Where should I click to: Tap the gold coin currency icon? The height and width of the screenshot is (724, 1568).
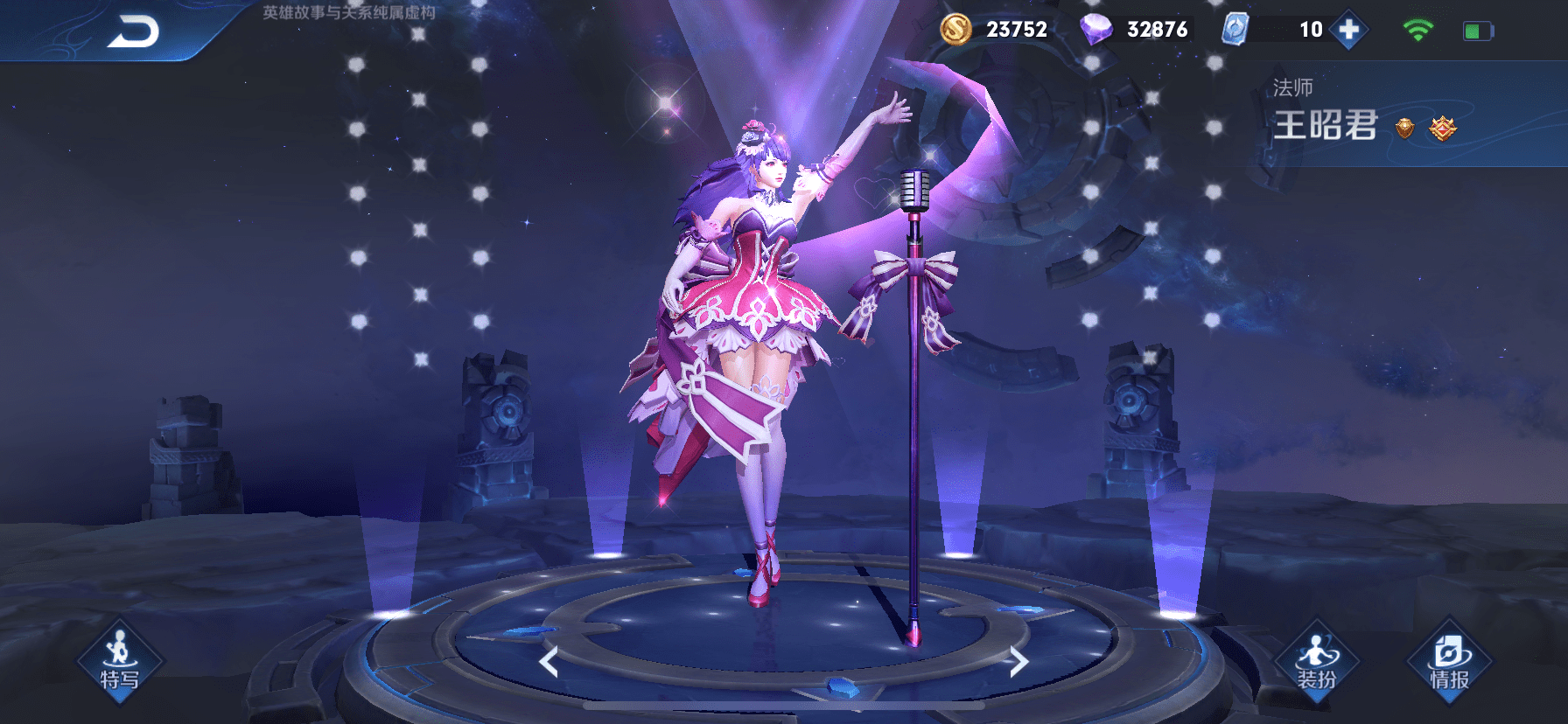(x=955, y=29)
